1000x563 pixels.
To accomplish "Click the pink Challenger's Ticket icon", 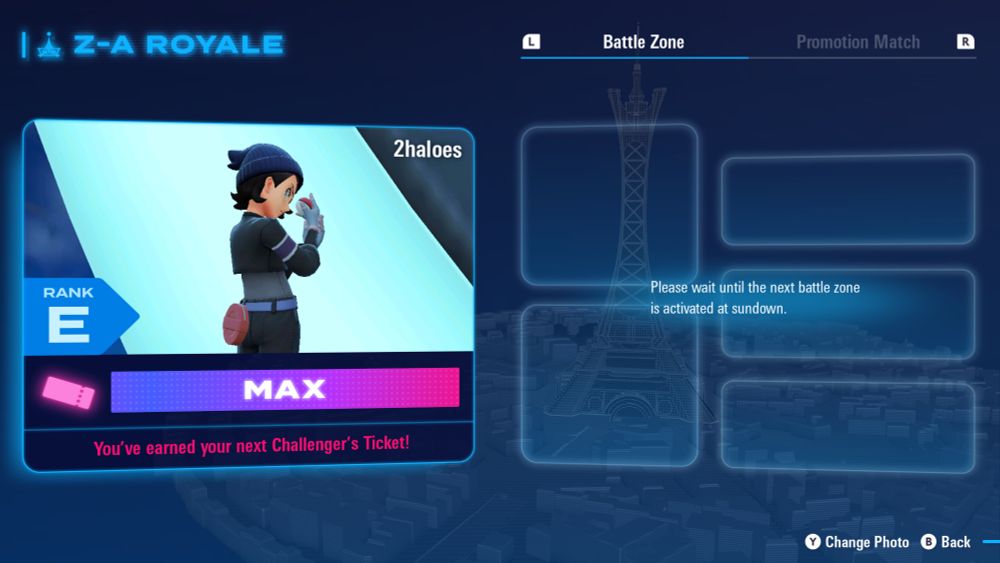I will 68,390.
